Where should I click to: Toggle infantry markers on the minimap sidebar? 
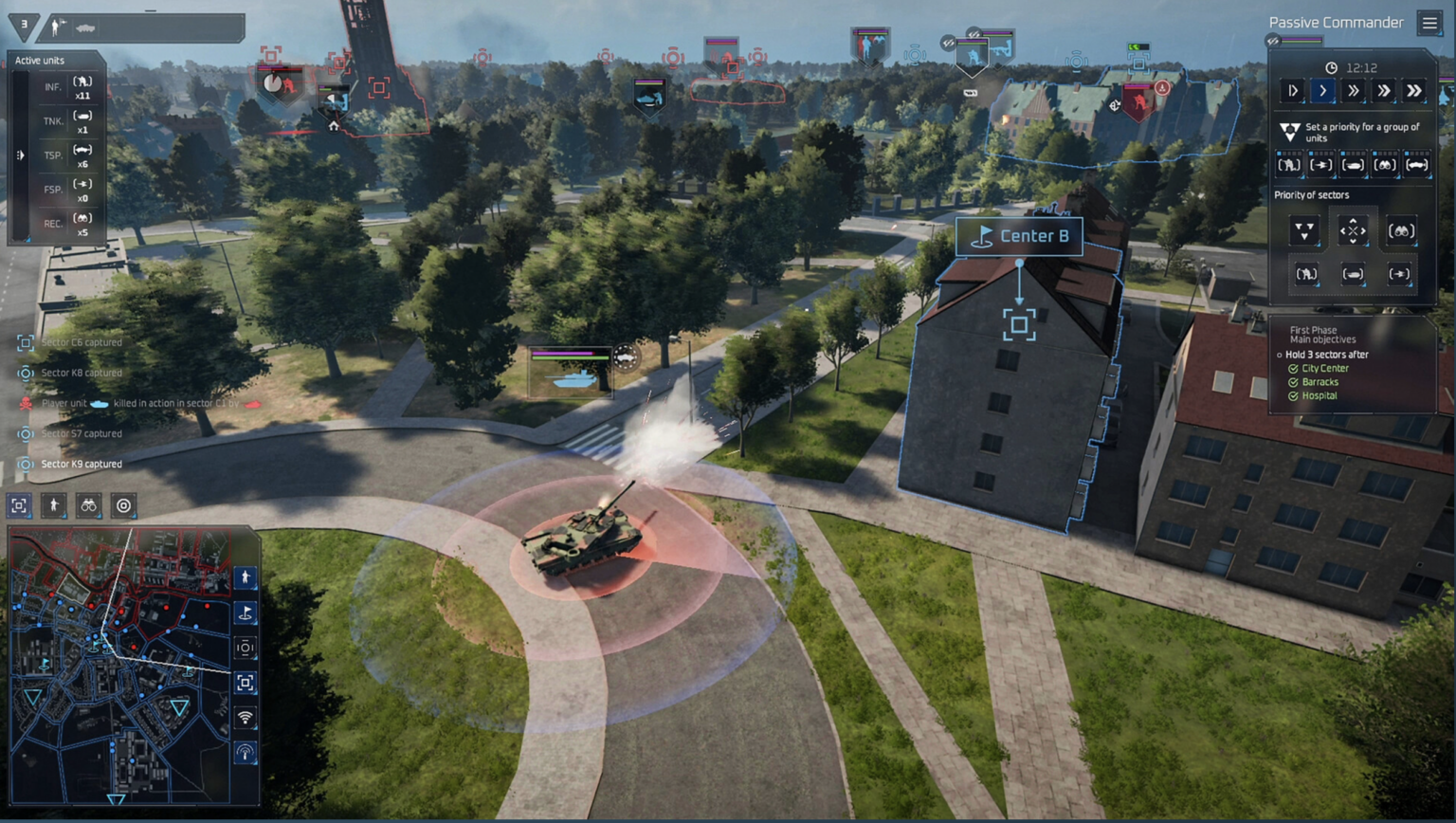point(246,577)
